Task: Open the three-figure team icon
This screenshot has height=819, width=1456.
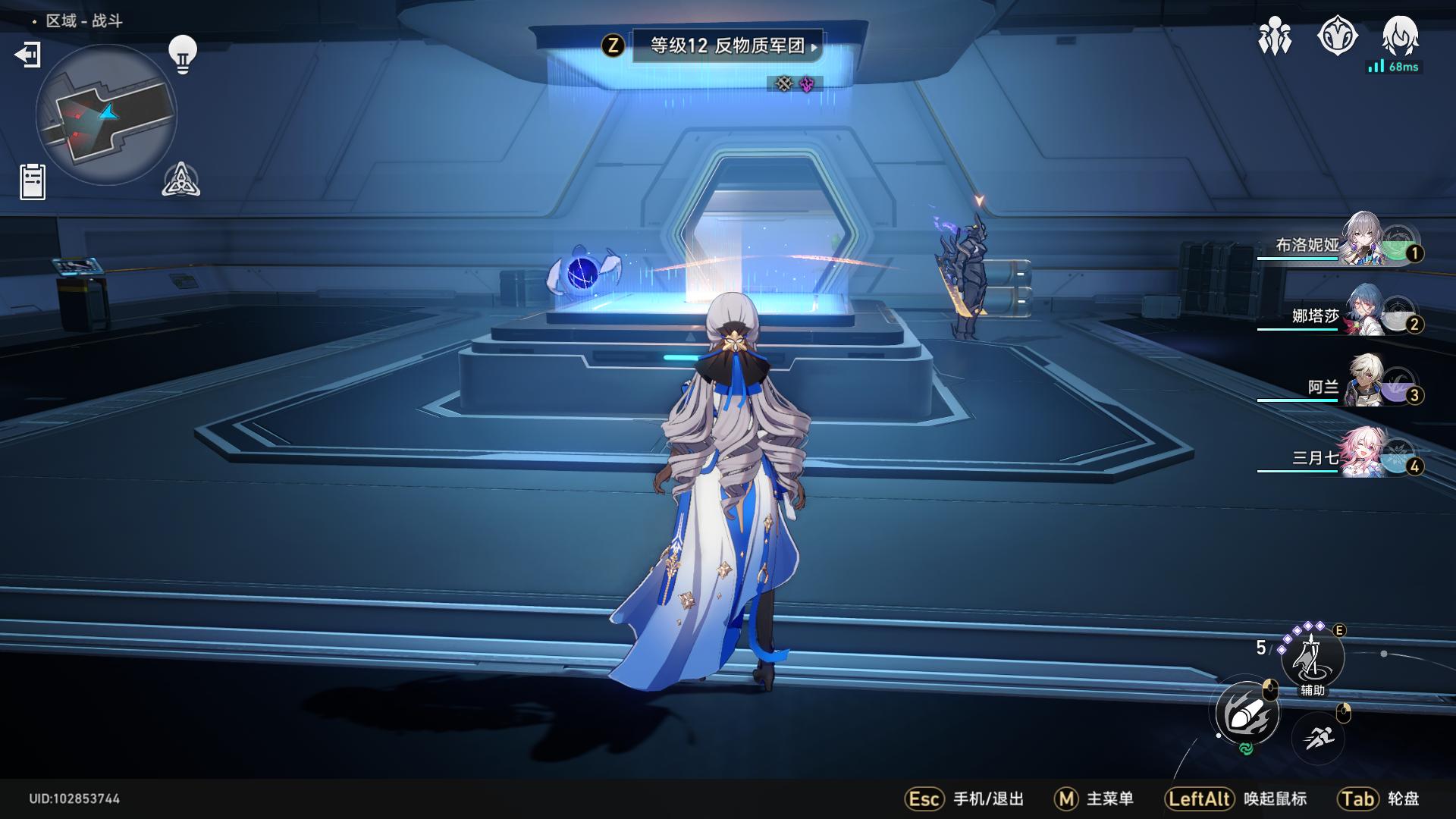Action: tap(1275, 36)
